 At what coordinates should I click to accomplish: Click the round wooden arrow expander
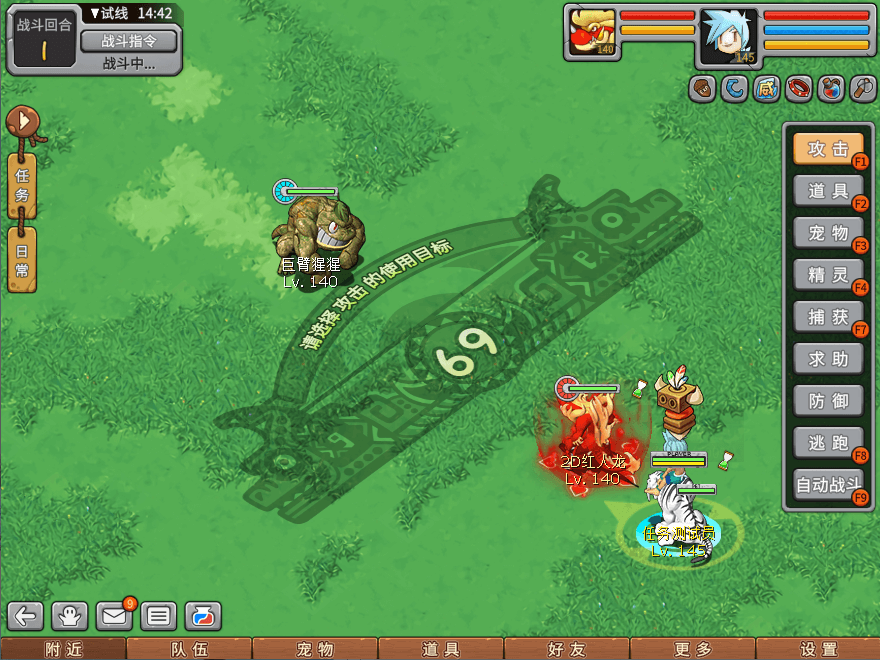pyautogui.click(x=22, y=122)
